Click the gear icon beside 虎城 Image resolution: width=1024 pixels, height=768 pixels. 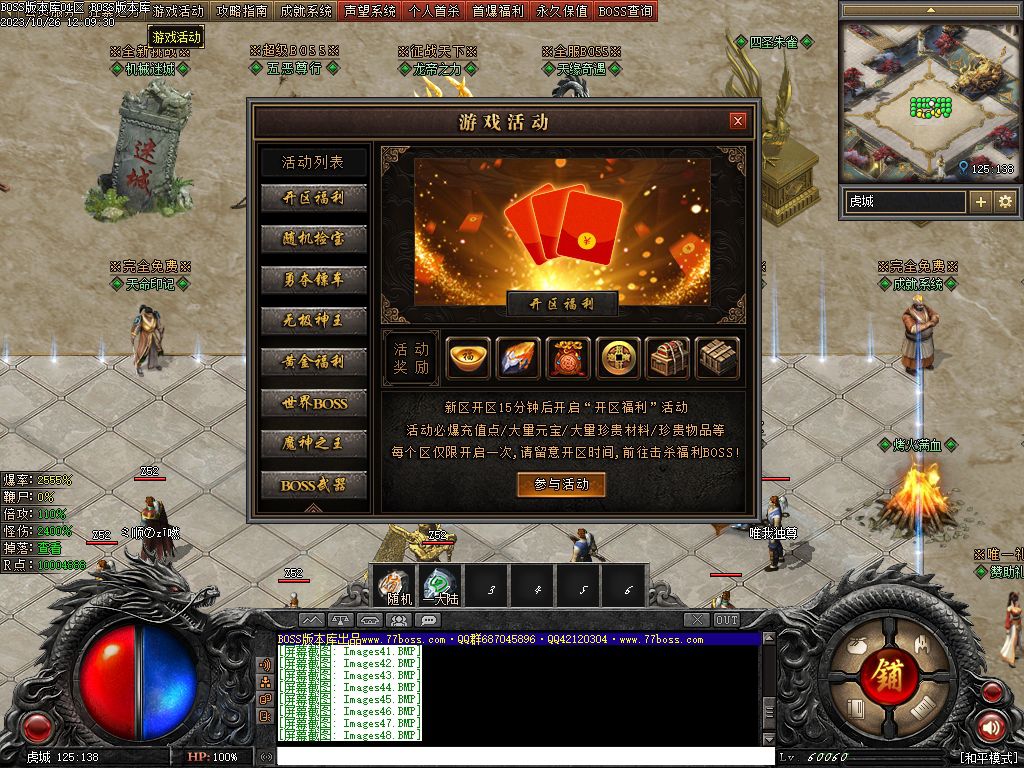pyautogui.click(x=1004, y=202)
